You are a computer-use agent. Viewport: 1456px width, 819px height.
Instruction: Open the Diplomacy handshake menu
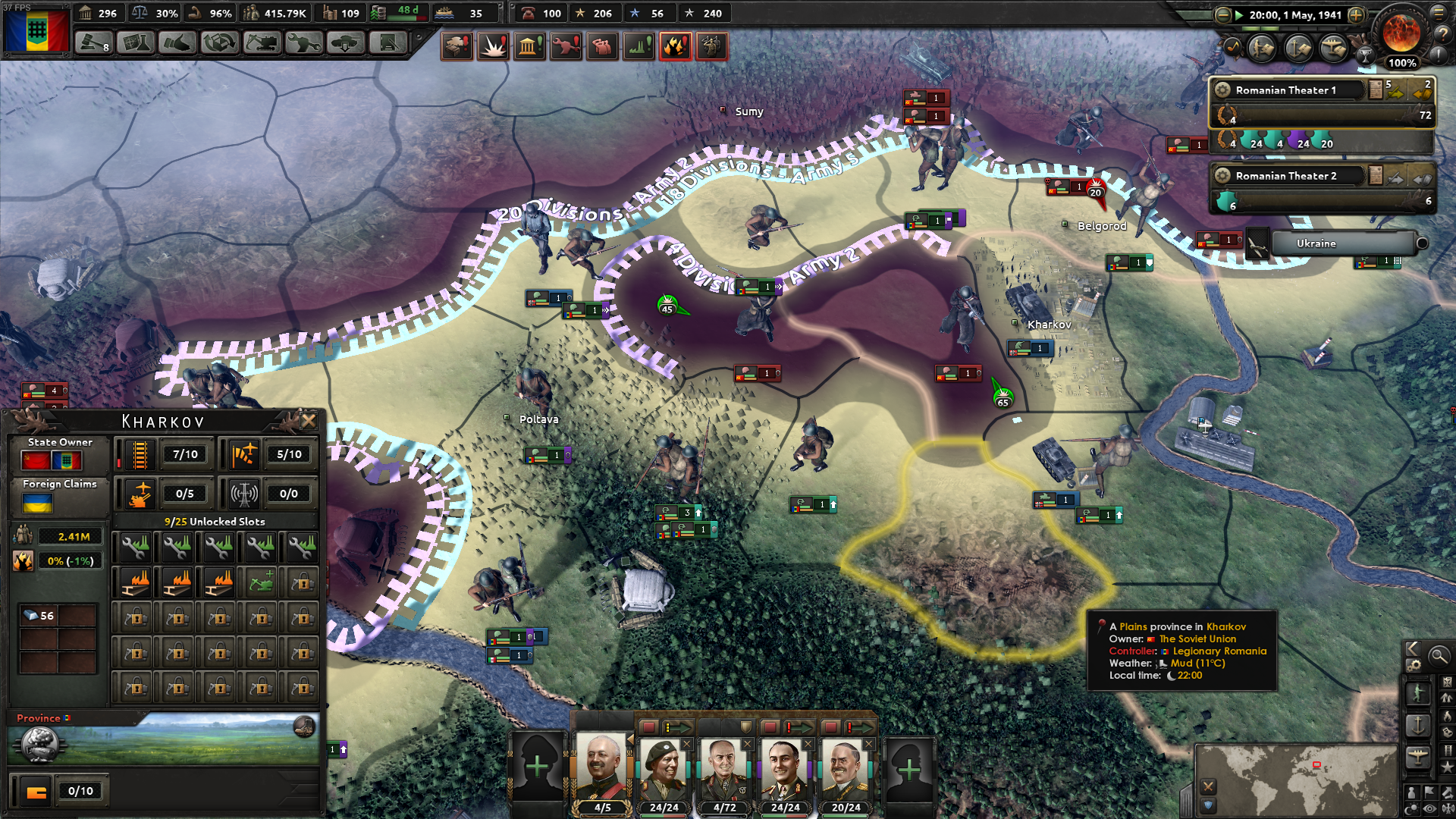[177, 44]
